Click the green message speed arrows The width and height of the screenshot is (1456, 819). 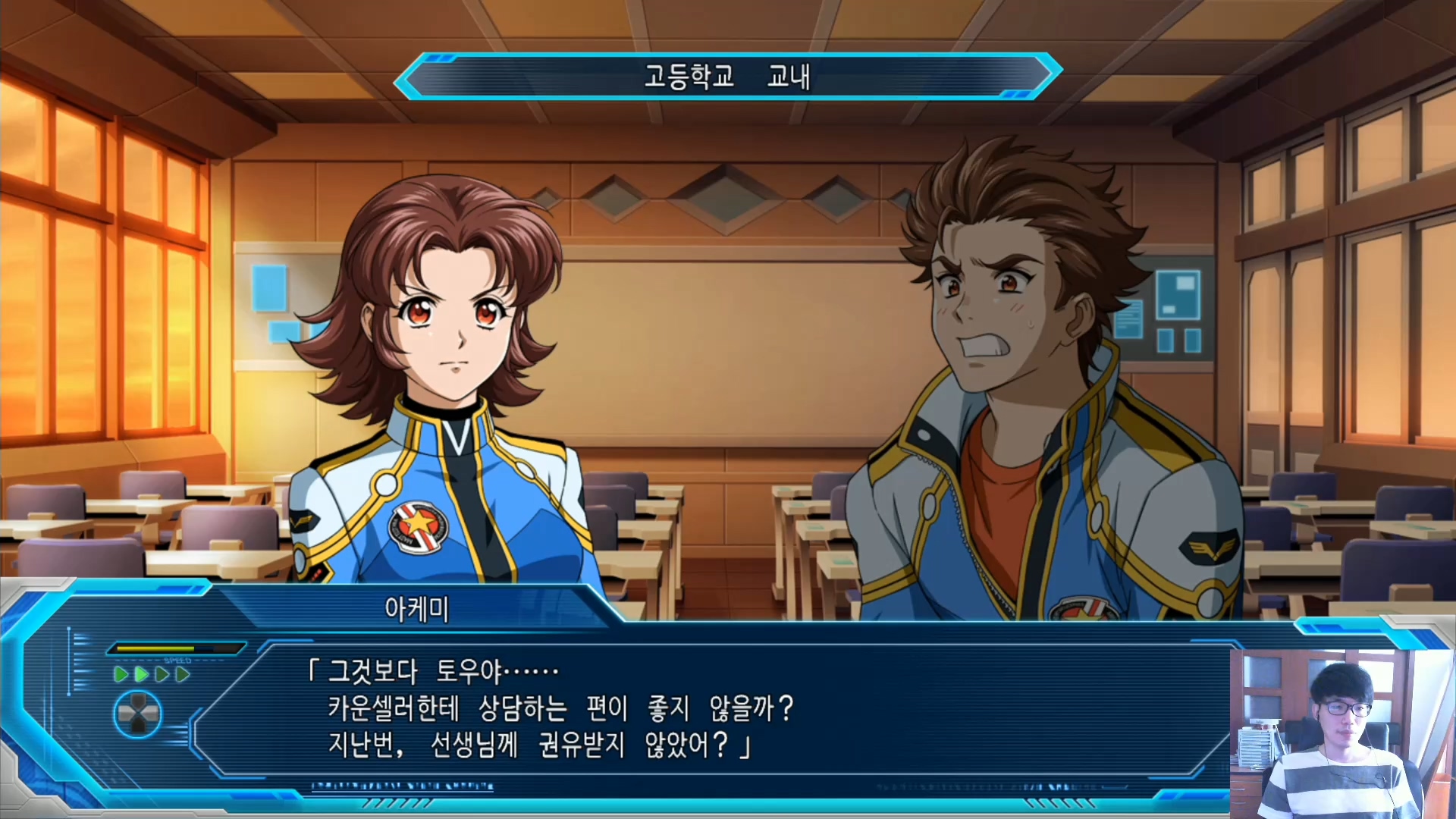[152, 674]
